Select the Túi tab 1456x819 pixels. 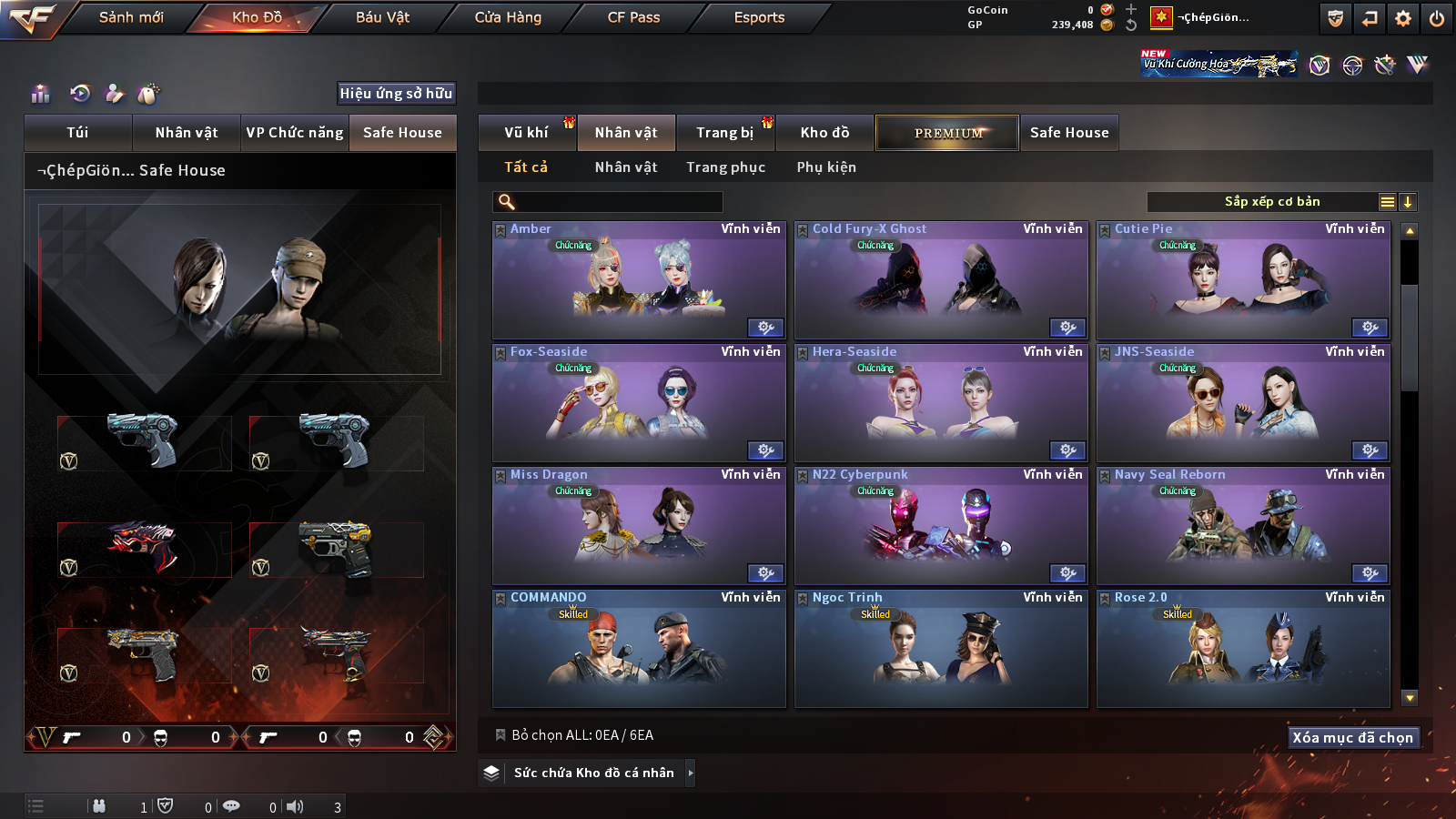pos(77,133)
